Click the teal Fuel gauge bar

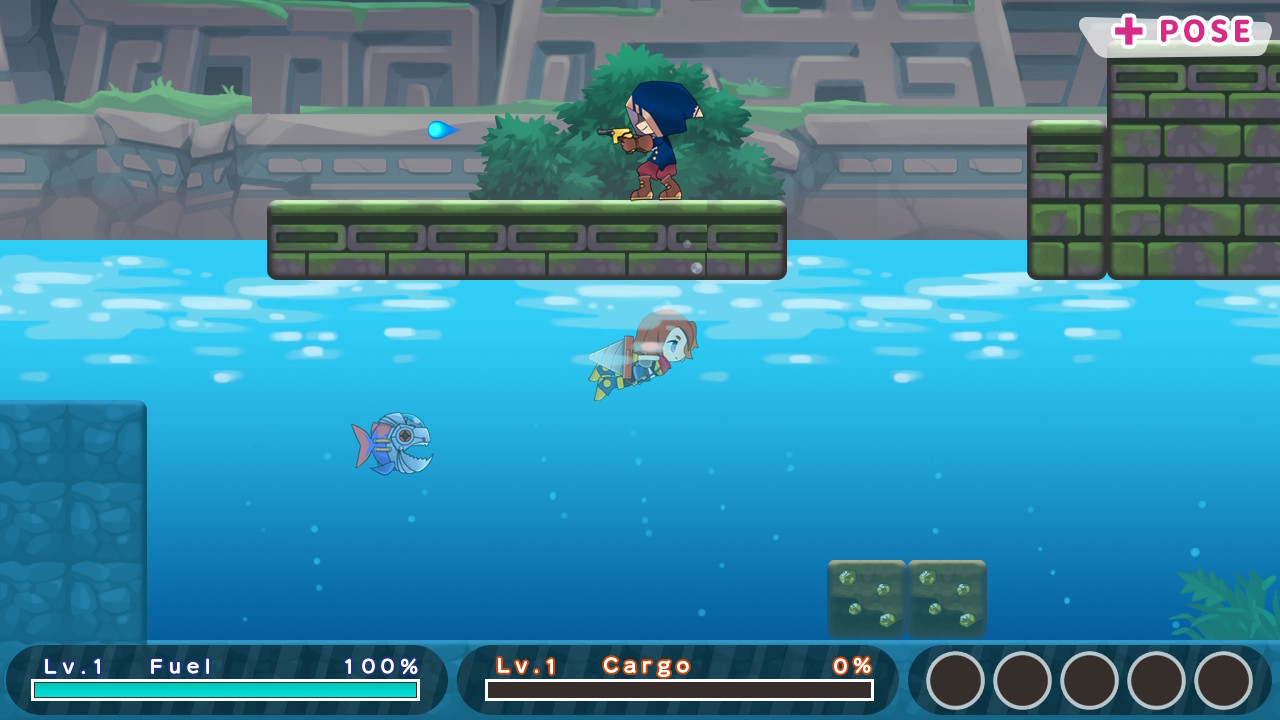pos(225,690)
